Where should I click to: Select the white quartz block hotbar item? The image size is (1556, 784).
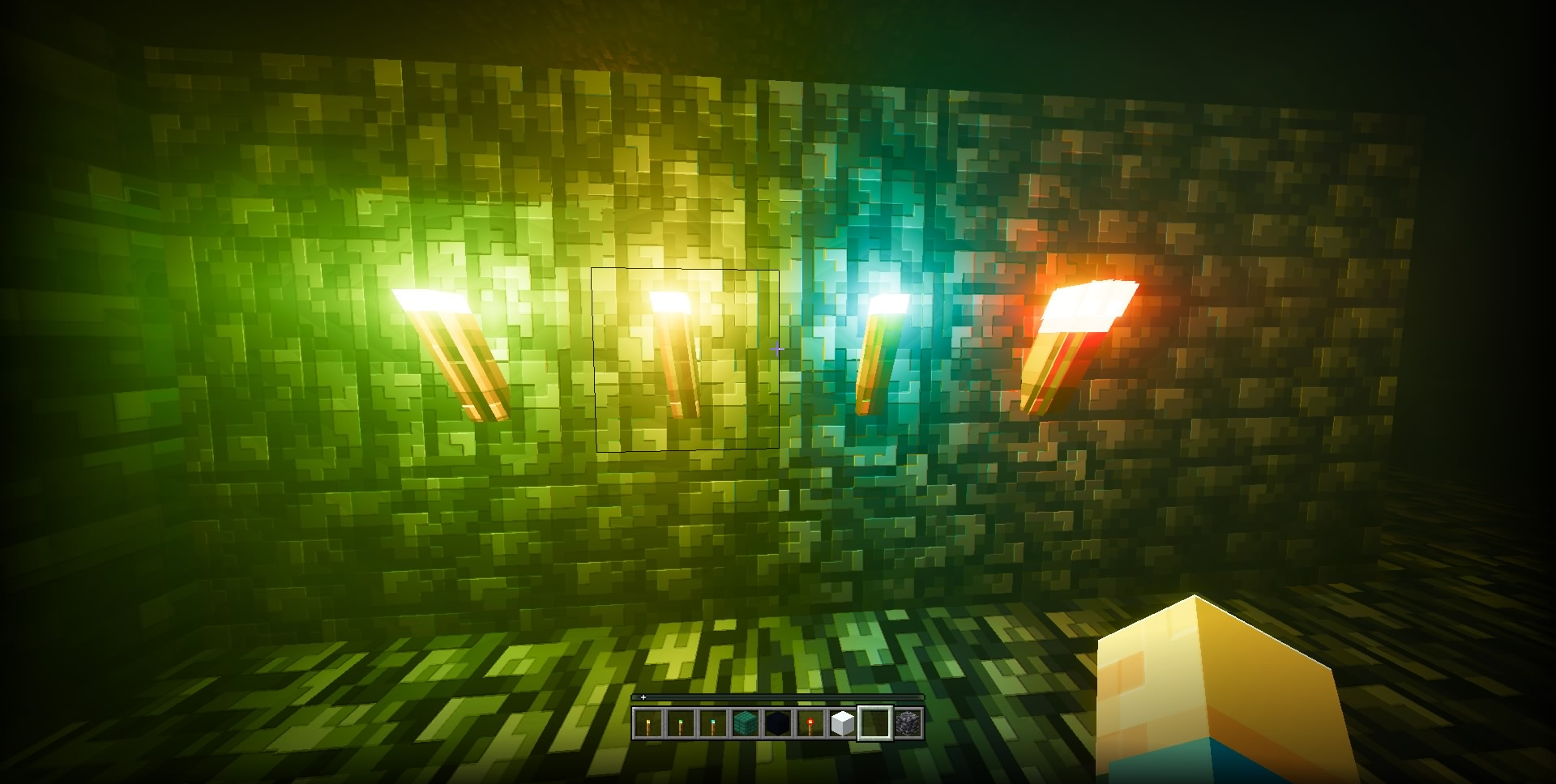click(843, 723)
